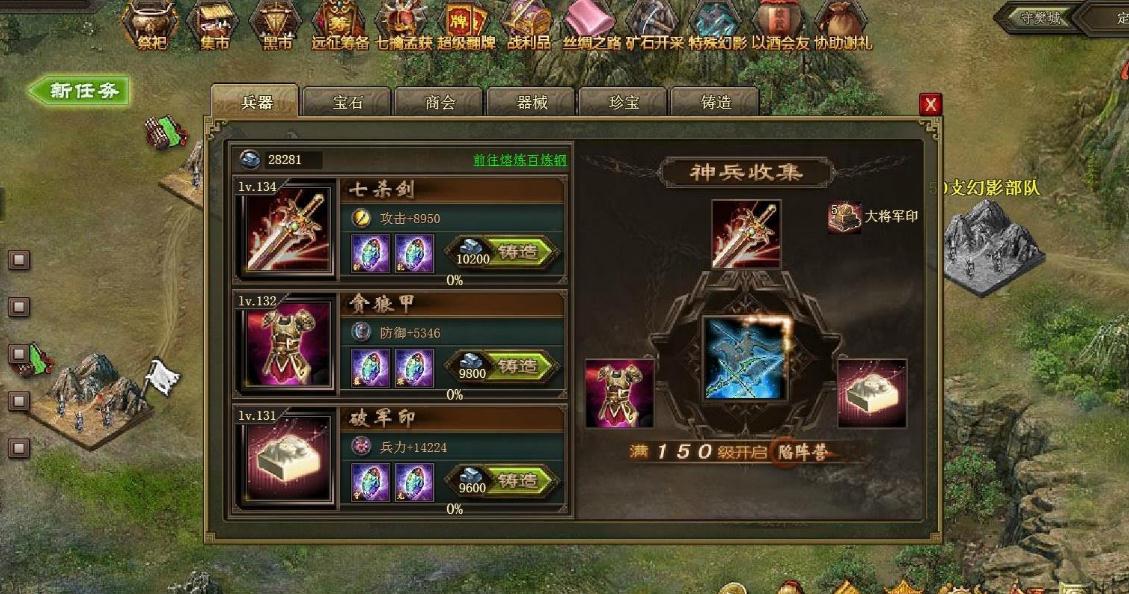Follow the 前往熔炼百炼钢 link
1129x594 pixels.
tap(519, 160)
